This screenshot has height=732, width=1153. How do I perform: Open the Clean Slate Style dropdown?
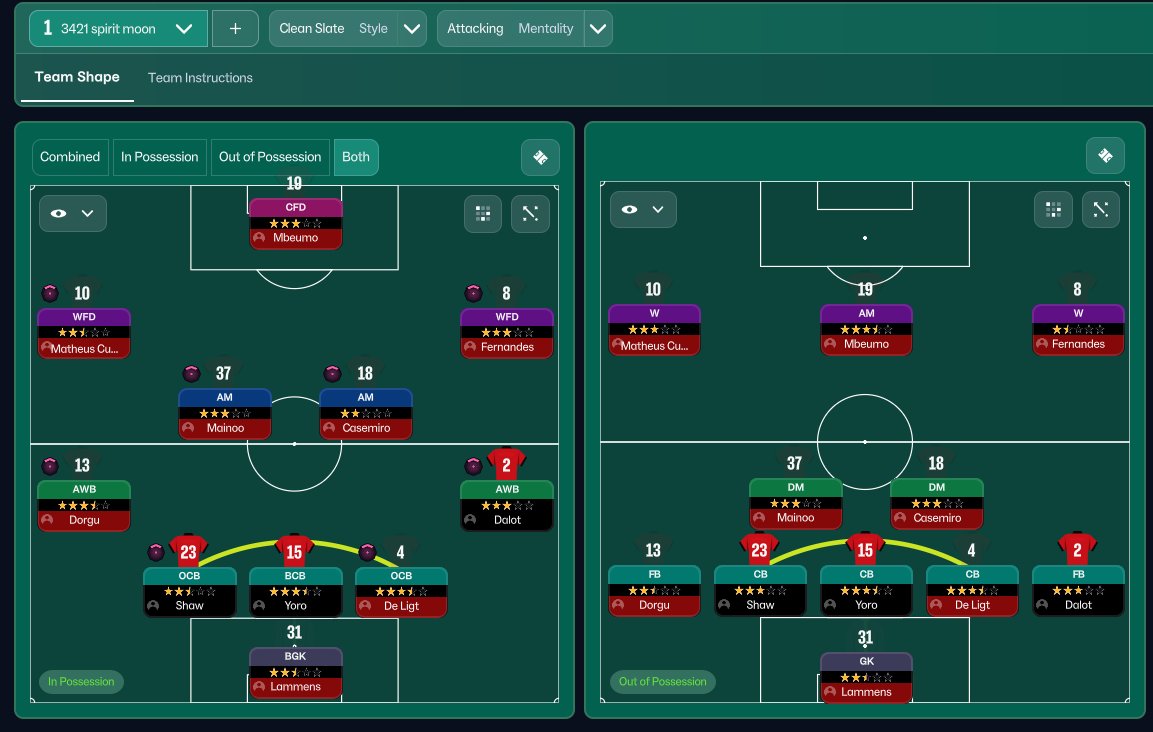coord(412,29)
